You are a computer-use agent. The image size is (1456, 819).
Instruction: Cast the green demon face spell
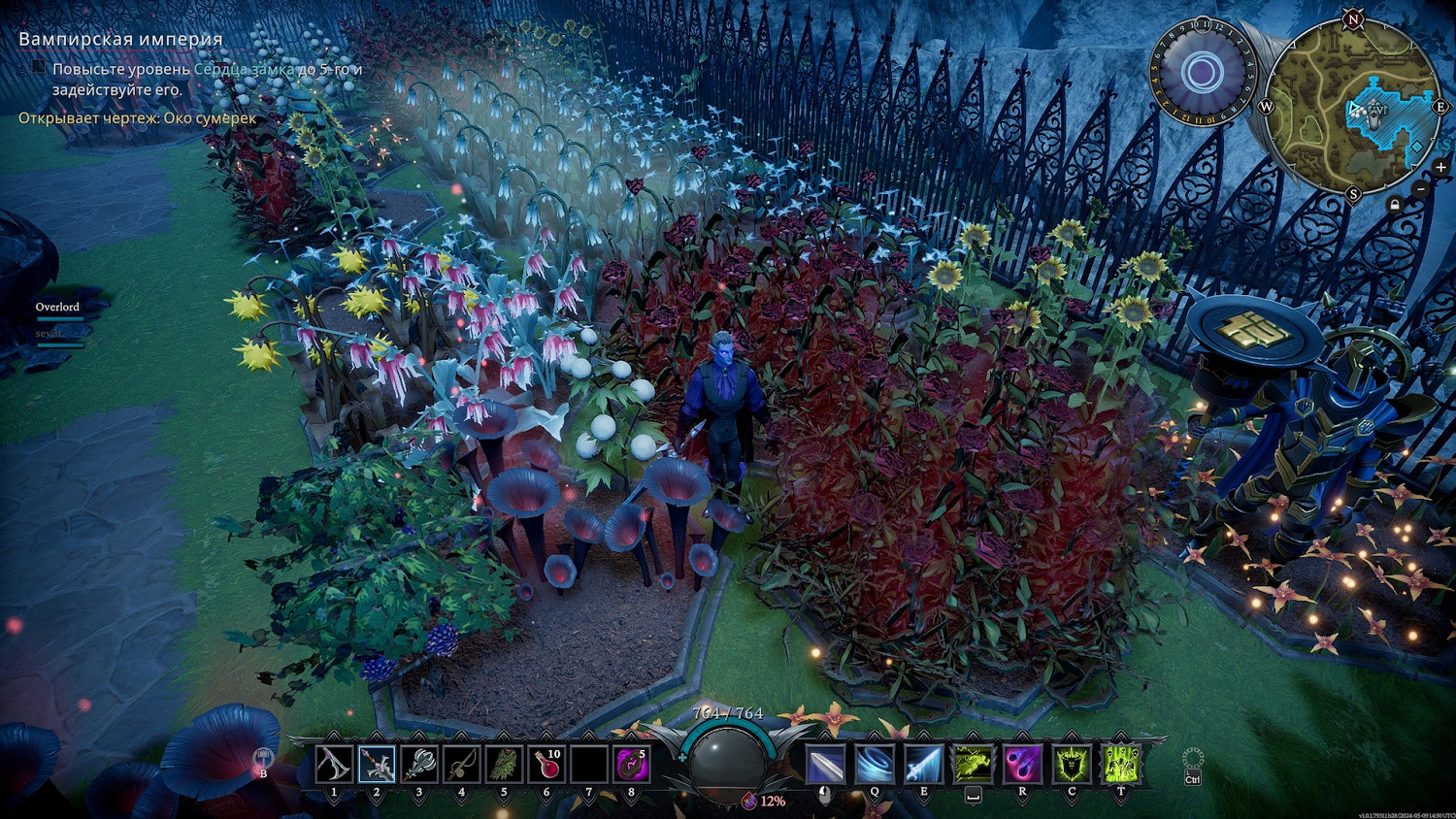point(1072,765)
